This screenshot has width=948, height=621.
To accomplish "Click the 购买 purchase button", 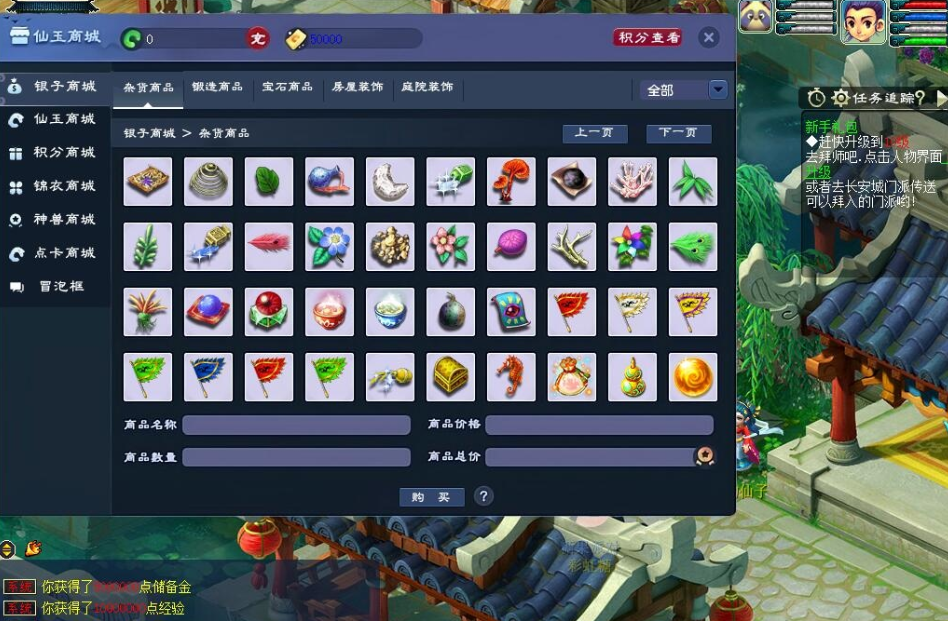I will pos(431,497).
